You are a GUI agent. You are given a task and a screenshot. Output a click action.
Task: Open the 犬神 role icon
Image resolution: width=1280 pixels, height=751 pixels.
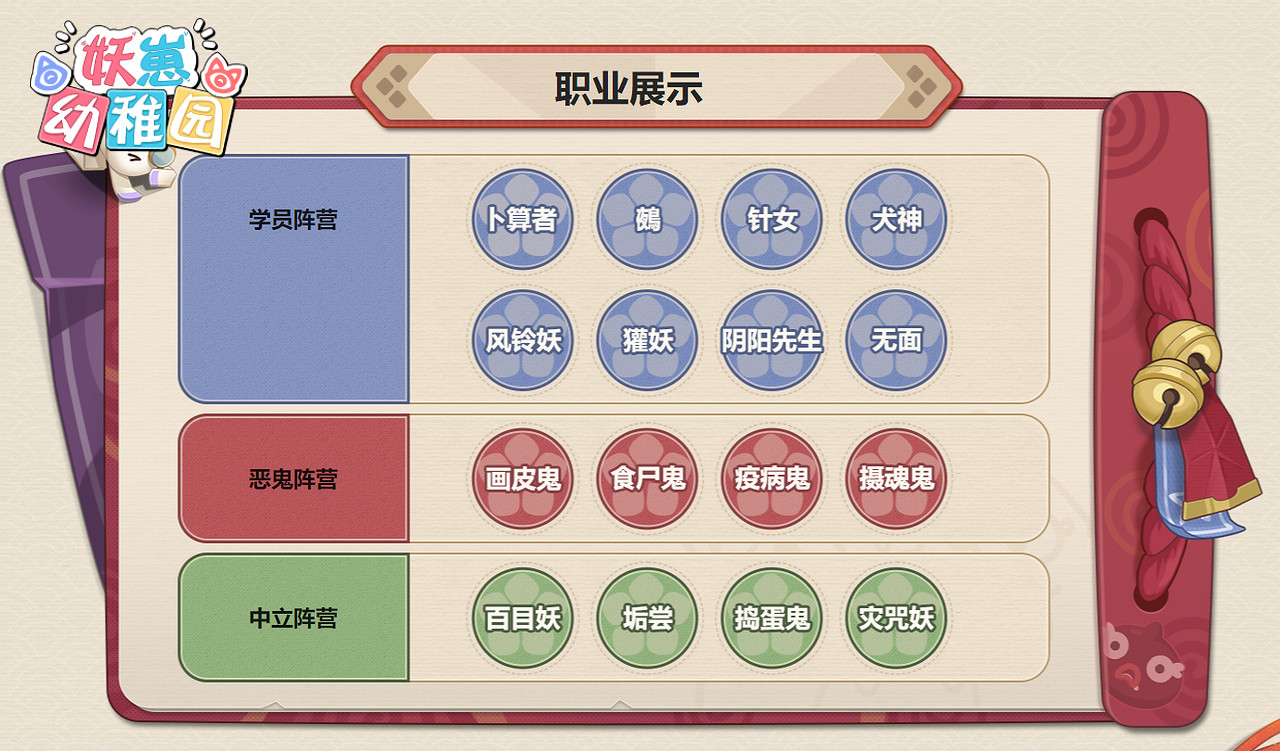point(895,220)
